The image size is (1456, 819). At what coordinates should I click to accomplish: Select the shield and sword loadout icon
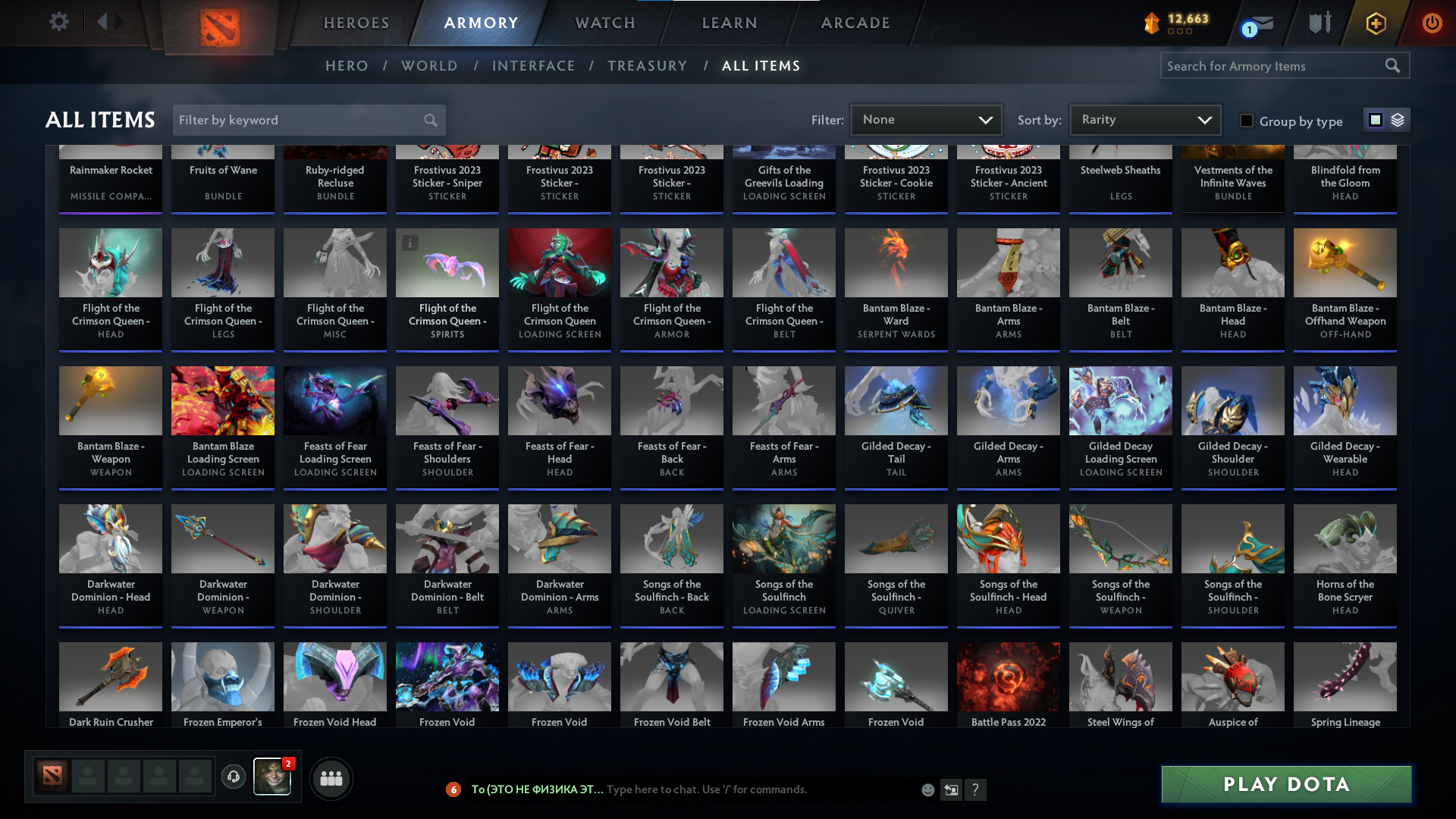[1319, 23]
